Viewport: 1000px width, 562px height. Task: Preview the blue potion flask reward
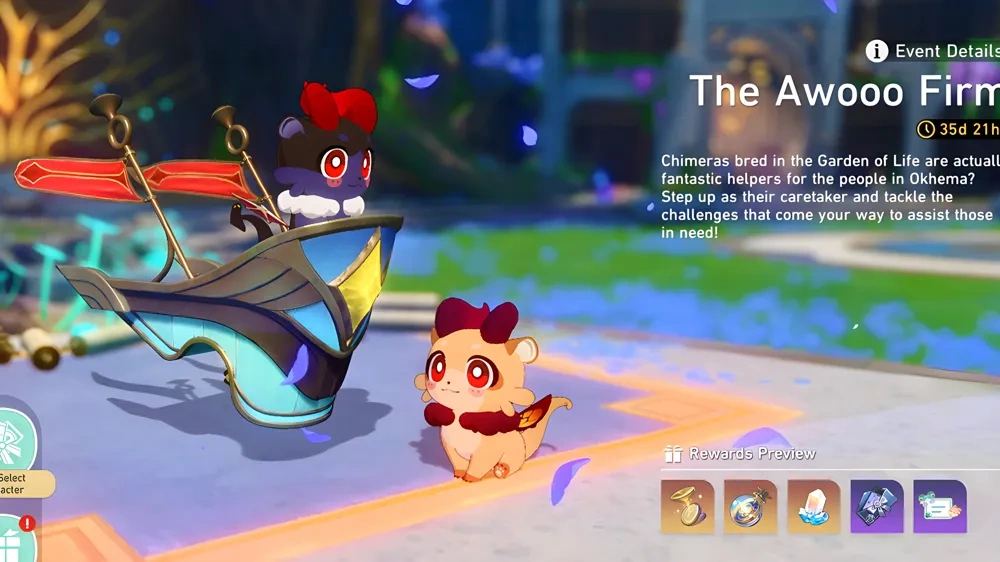click(750, 506)
